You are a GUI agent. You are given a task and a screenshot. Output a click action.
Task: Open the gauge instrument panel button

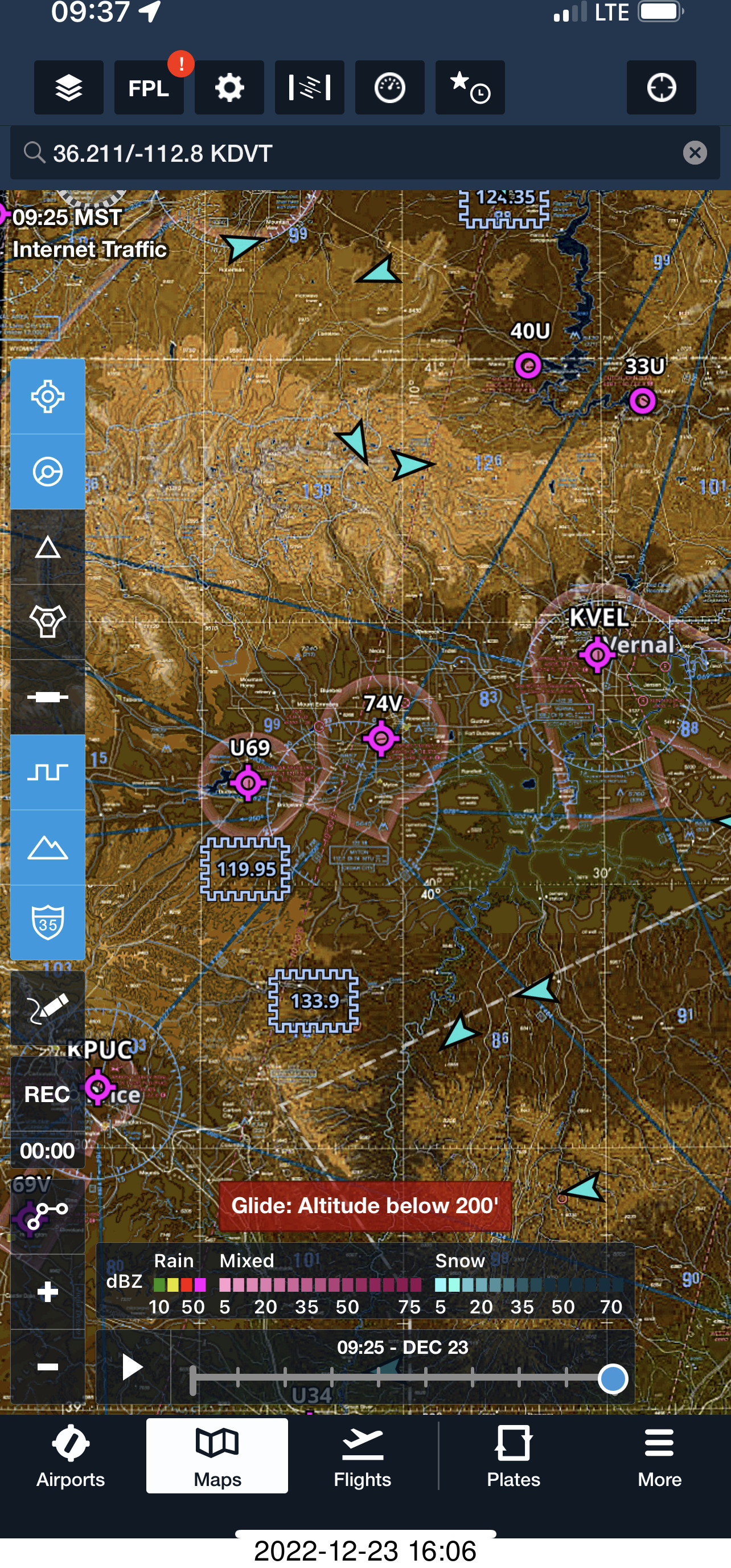click(389, 88)
